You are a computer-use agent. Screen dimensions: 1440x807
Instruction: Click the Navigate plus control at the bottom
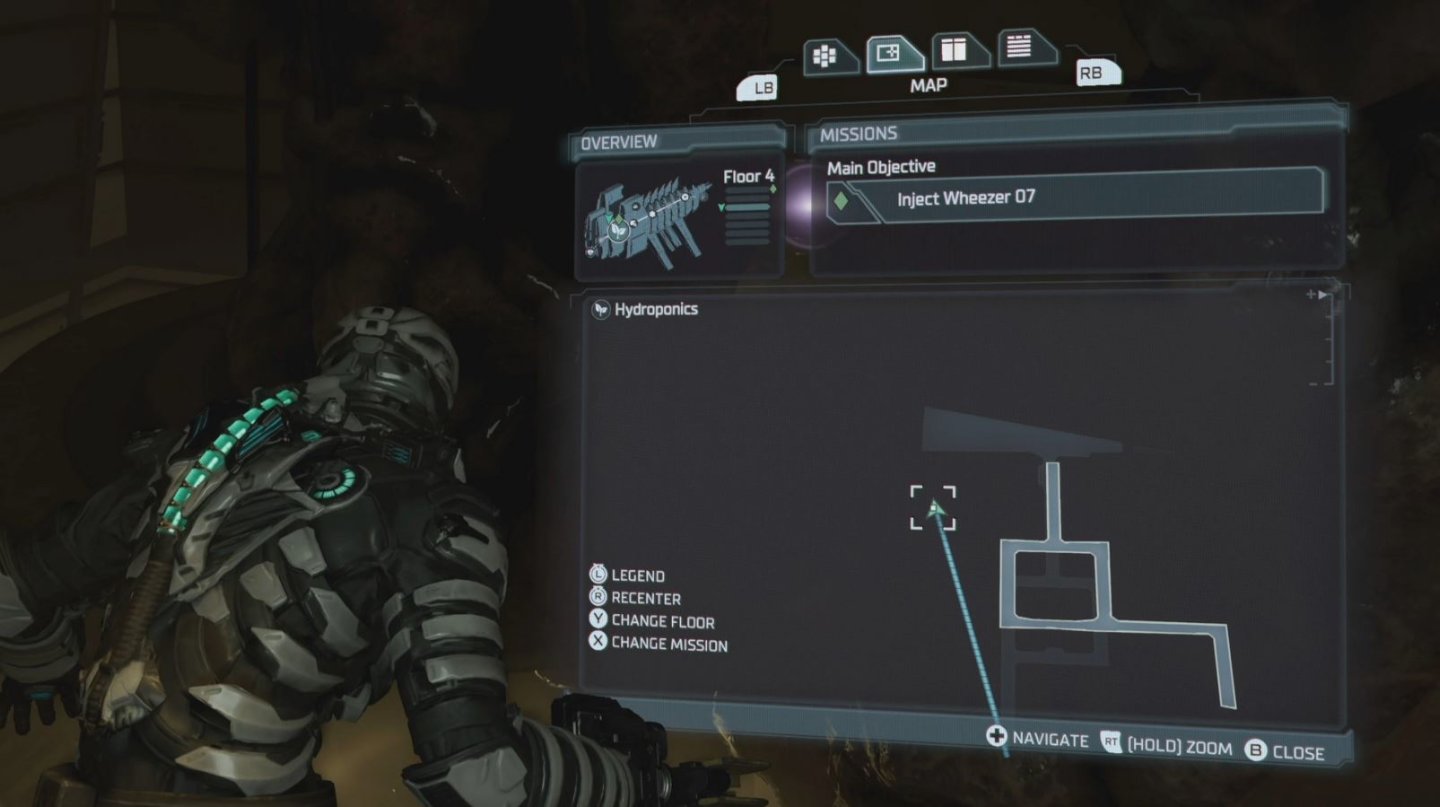point(996,738)
